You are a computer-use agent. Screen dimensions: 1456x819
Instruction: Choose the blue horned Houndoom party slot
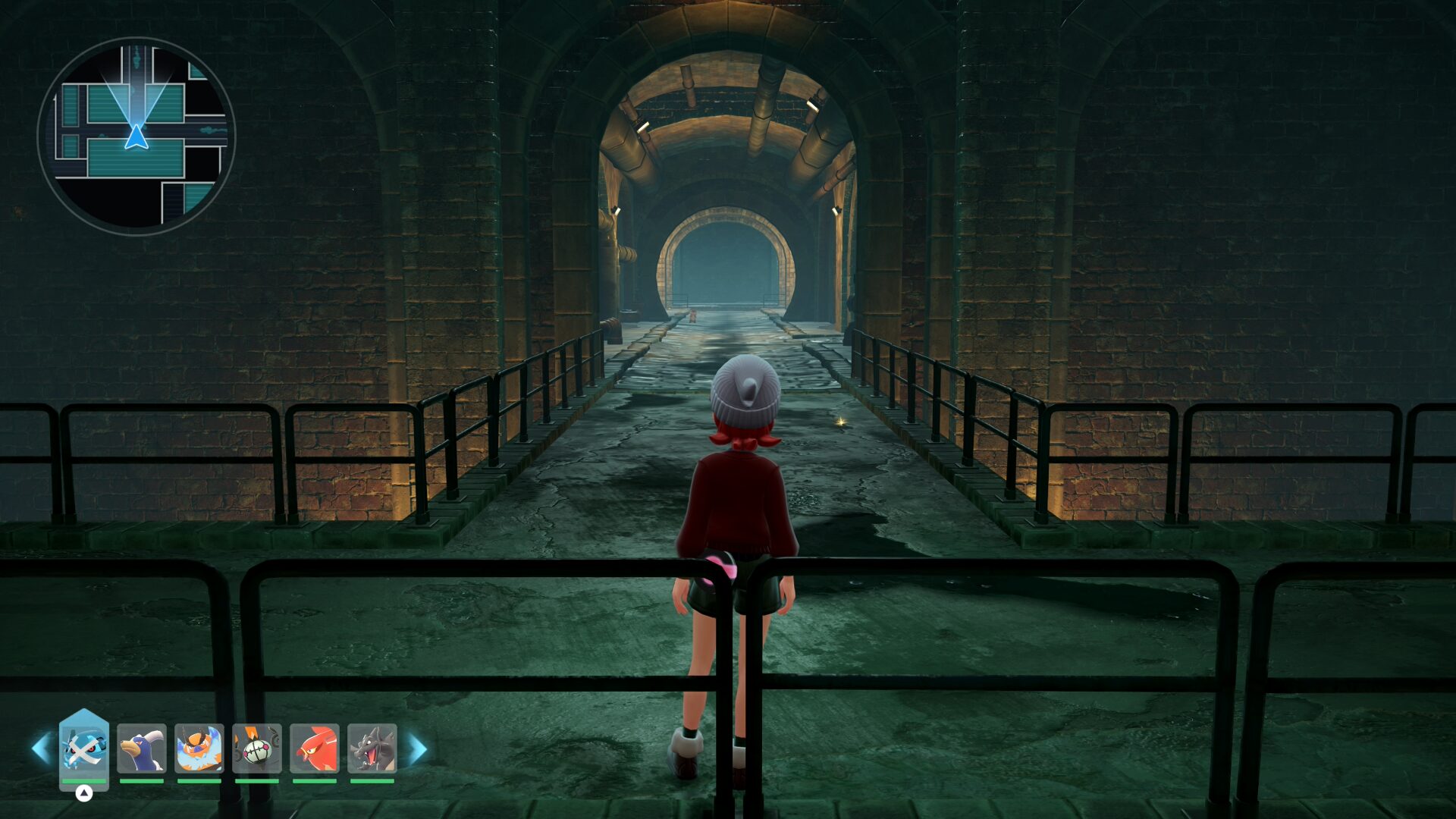142,748
